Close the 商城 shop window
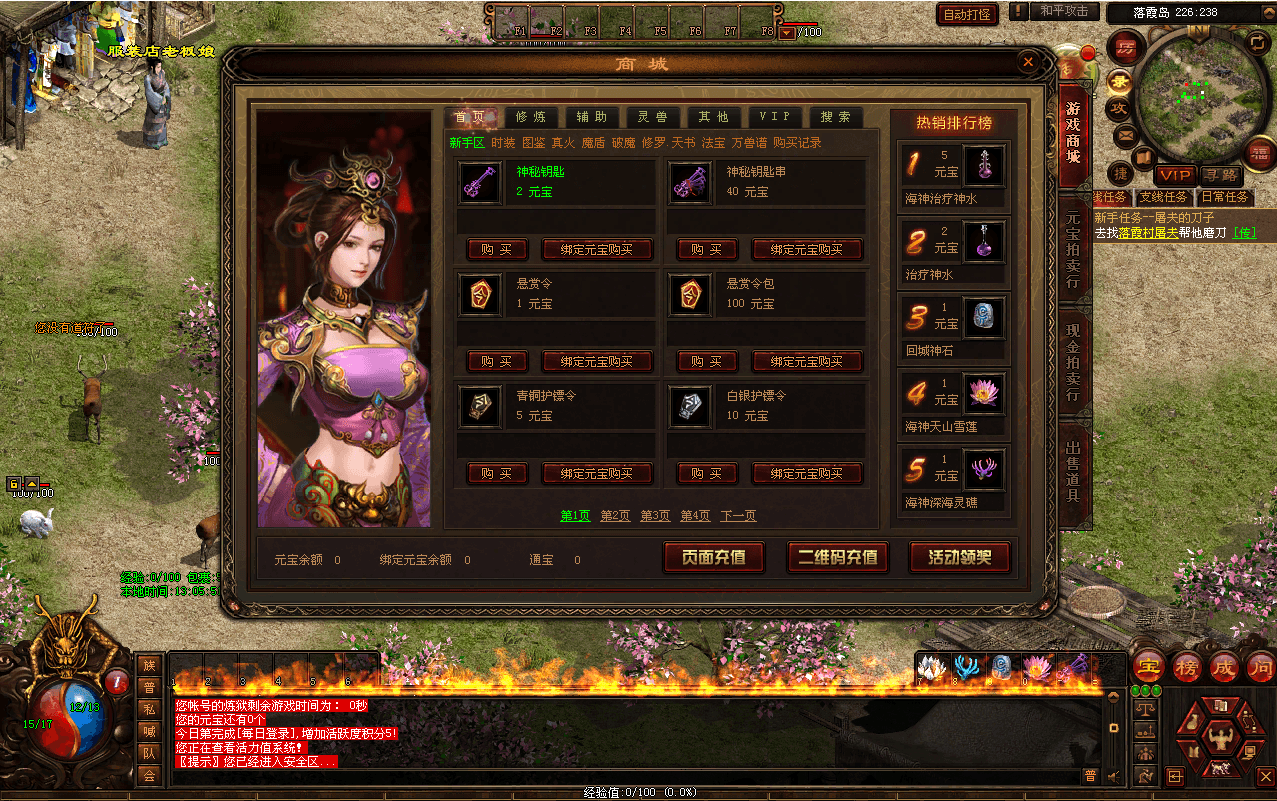This screenshot has width=1277, height=801. click(x=1028, y=62)
